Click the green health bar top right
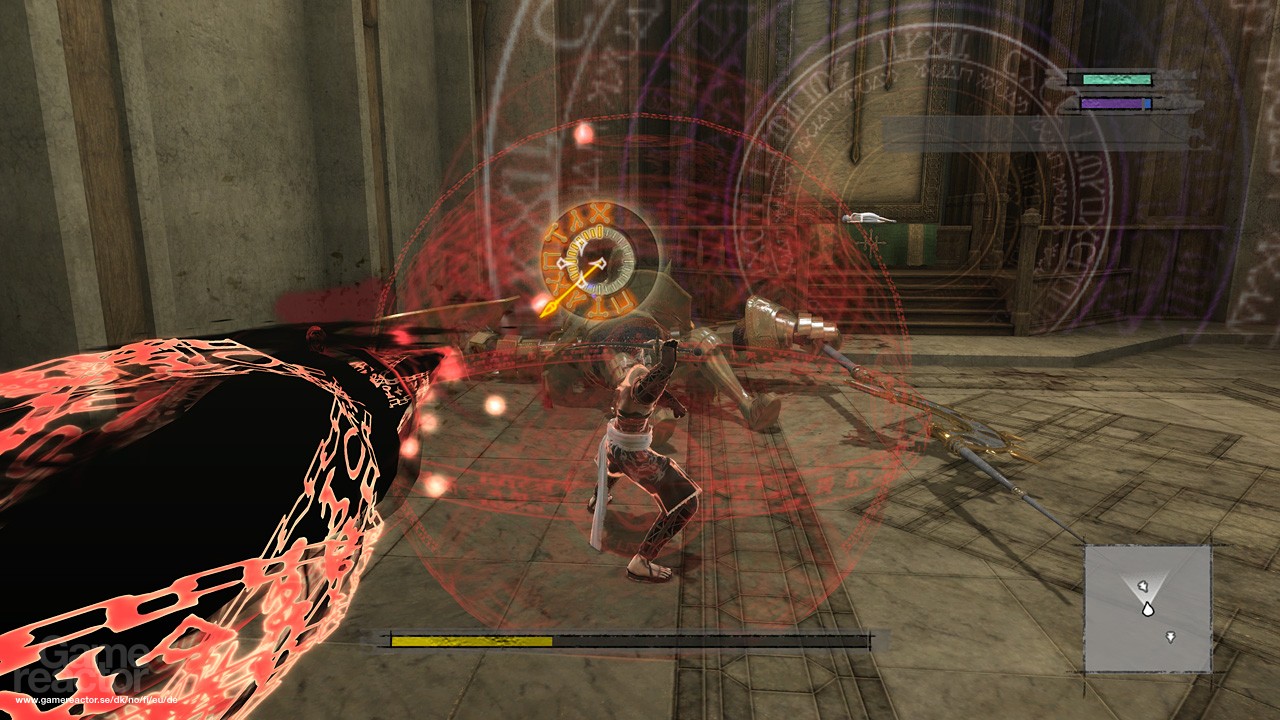 [1117, 78]
